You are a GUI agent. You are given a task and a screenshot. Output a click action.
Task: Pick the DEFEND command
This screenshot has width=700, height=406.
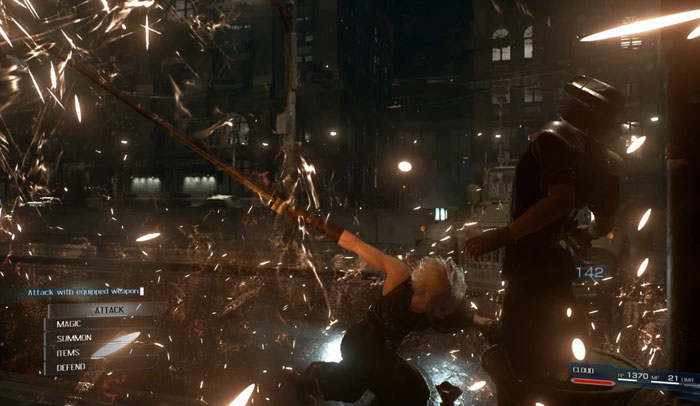(74, 367)
